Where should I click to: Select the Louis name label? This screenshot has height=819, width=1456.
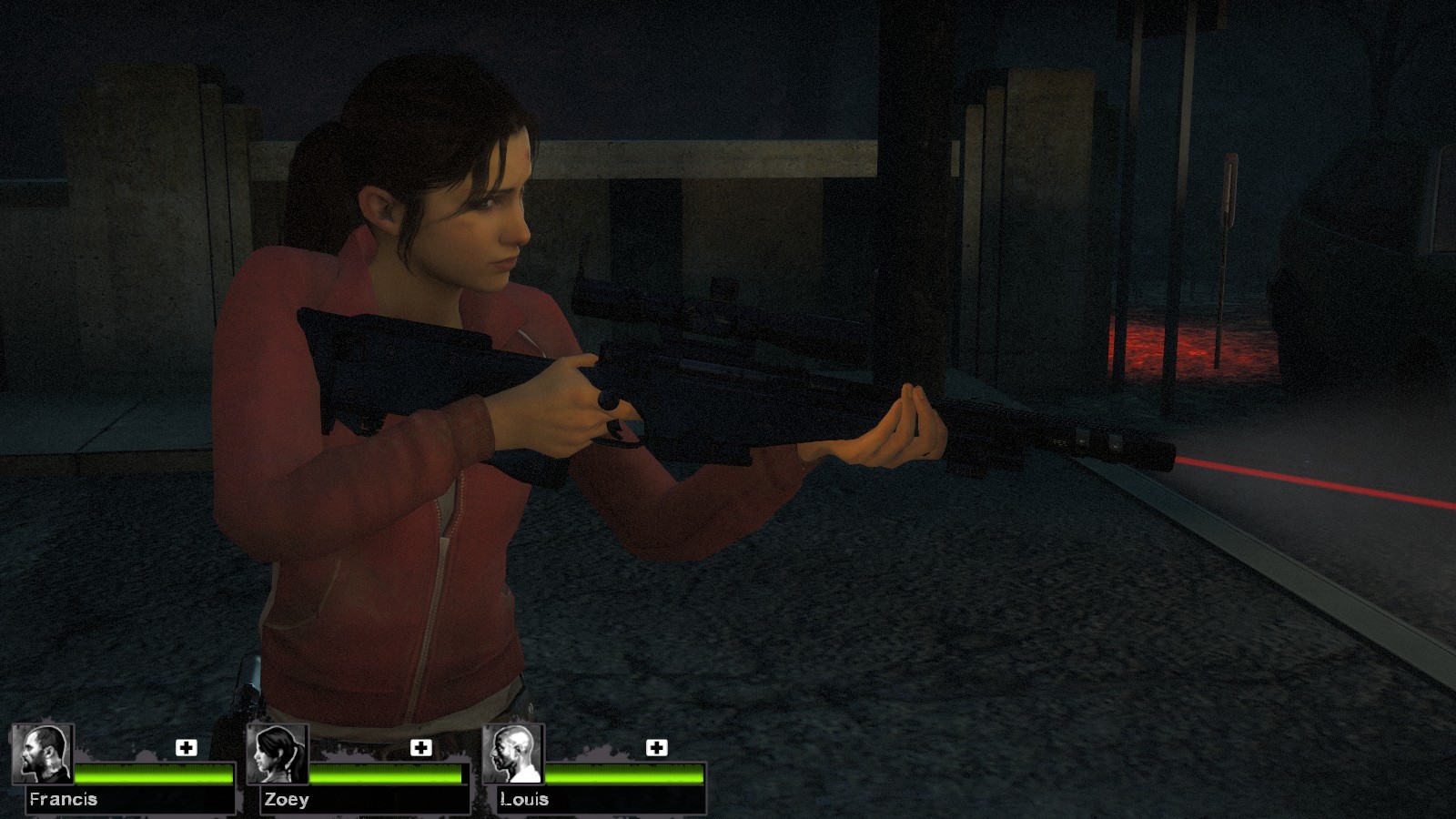click(523, 801)
